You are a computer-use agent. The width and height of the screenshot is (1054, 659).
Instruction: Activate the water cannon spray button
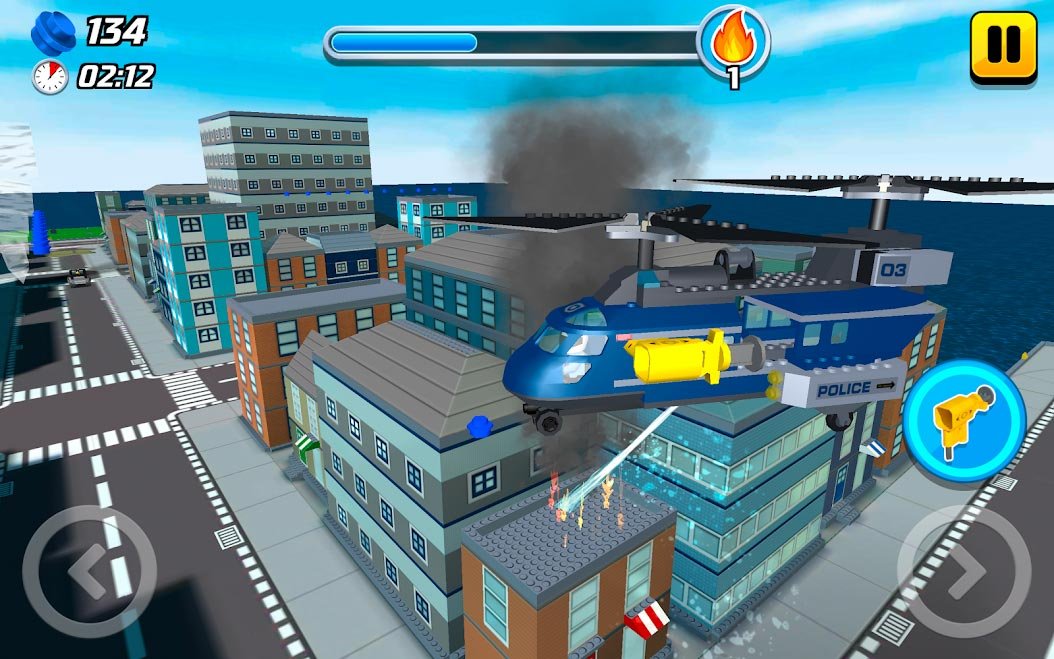963,420
